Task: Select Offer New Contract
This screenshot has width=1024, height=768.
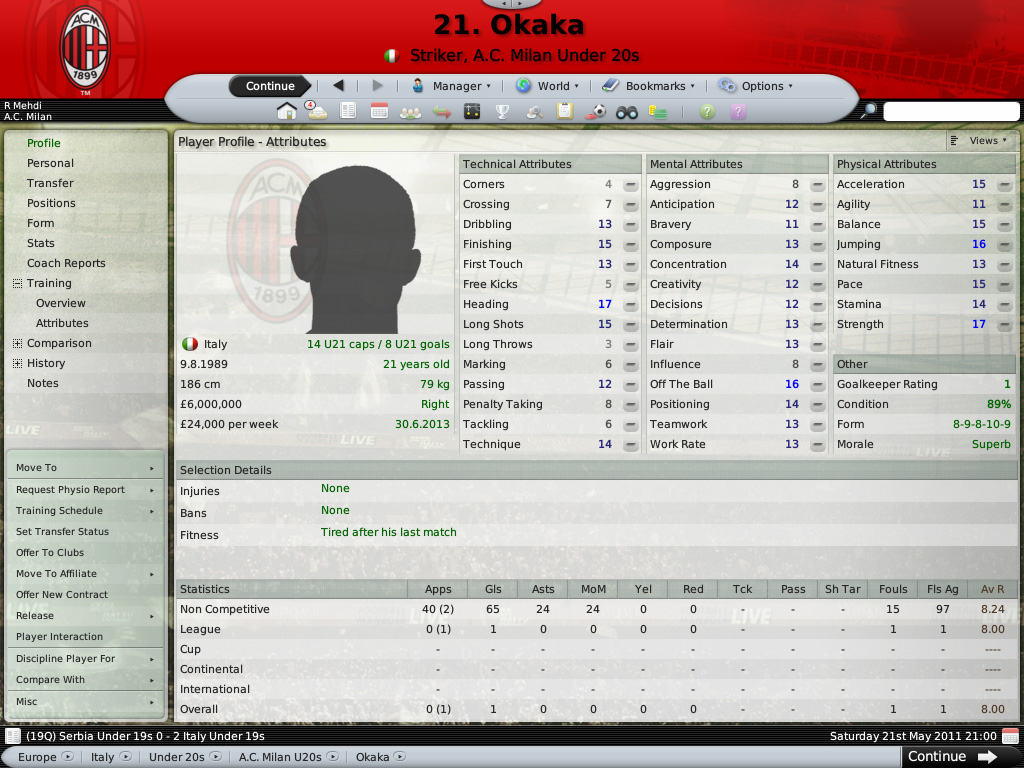Action: [x=62, y=595]
